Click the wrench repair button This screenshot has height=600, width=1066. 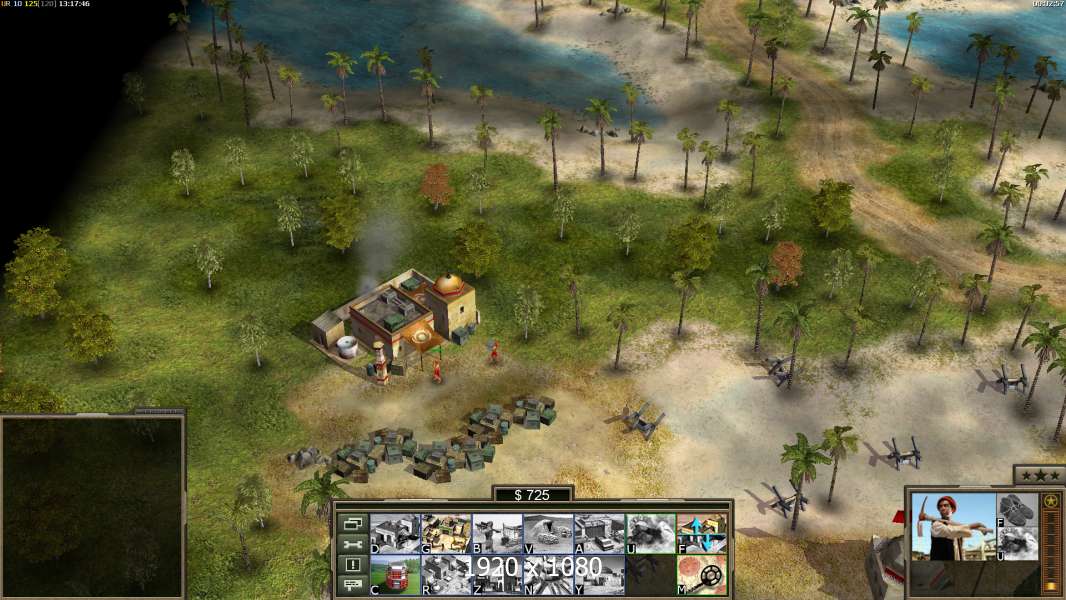[351, 544]
